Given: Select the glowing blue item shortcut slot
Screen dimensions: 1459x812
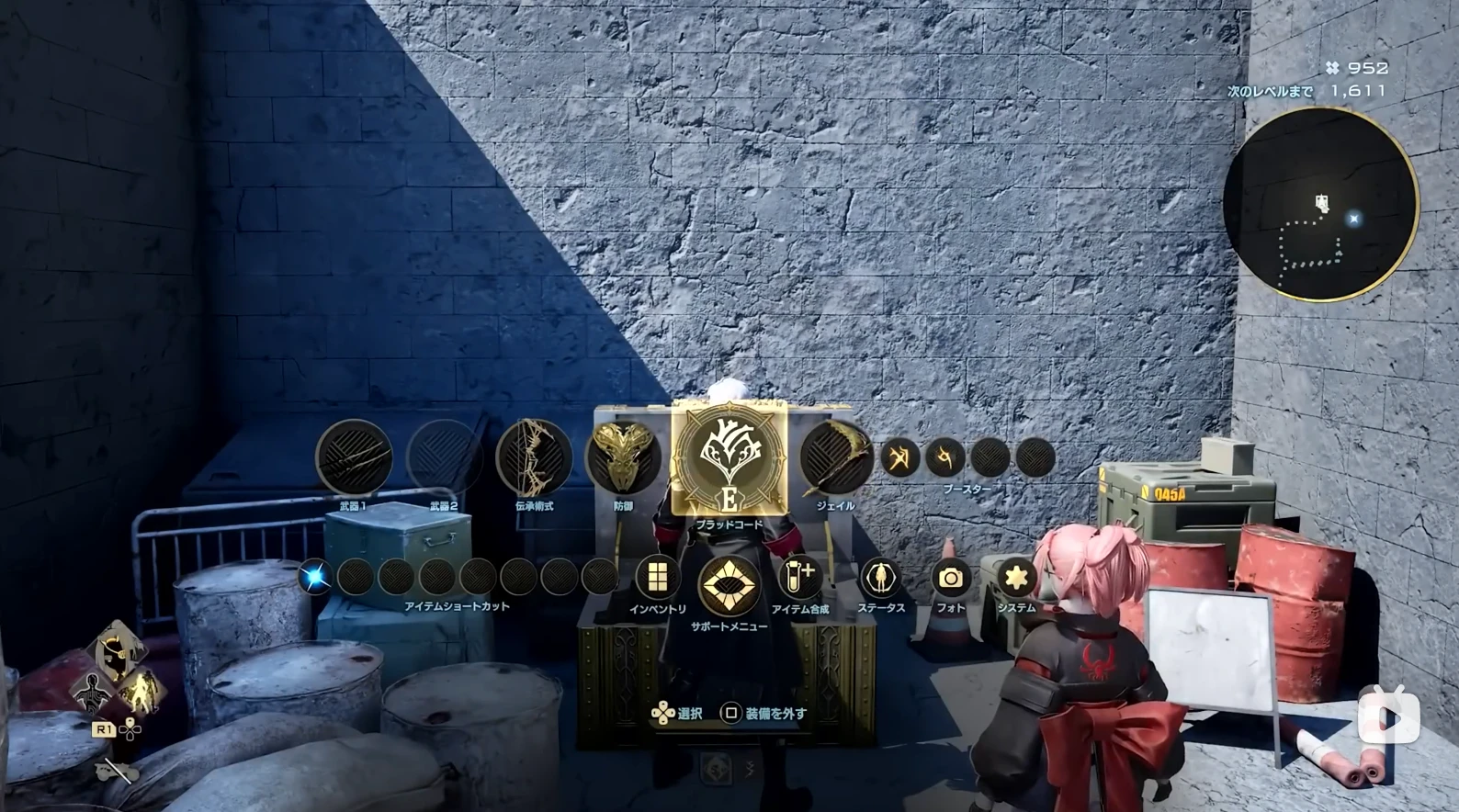Looking at the screenshot, I should pyautogui.click(x=315, y=577).
